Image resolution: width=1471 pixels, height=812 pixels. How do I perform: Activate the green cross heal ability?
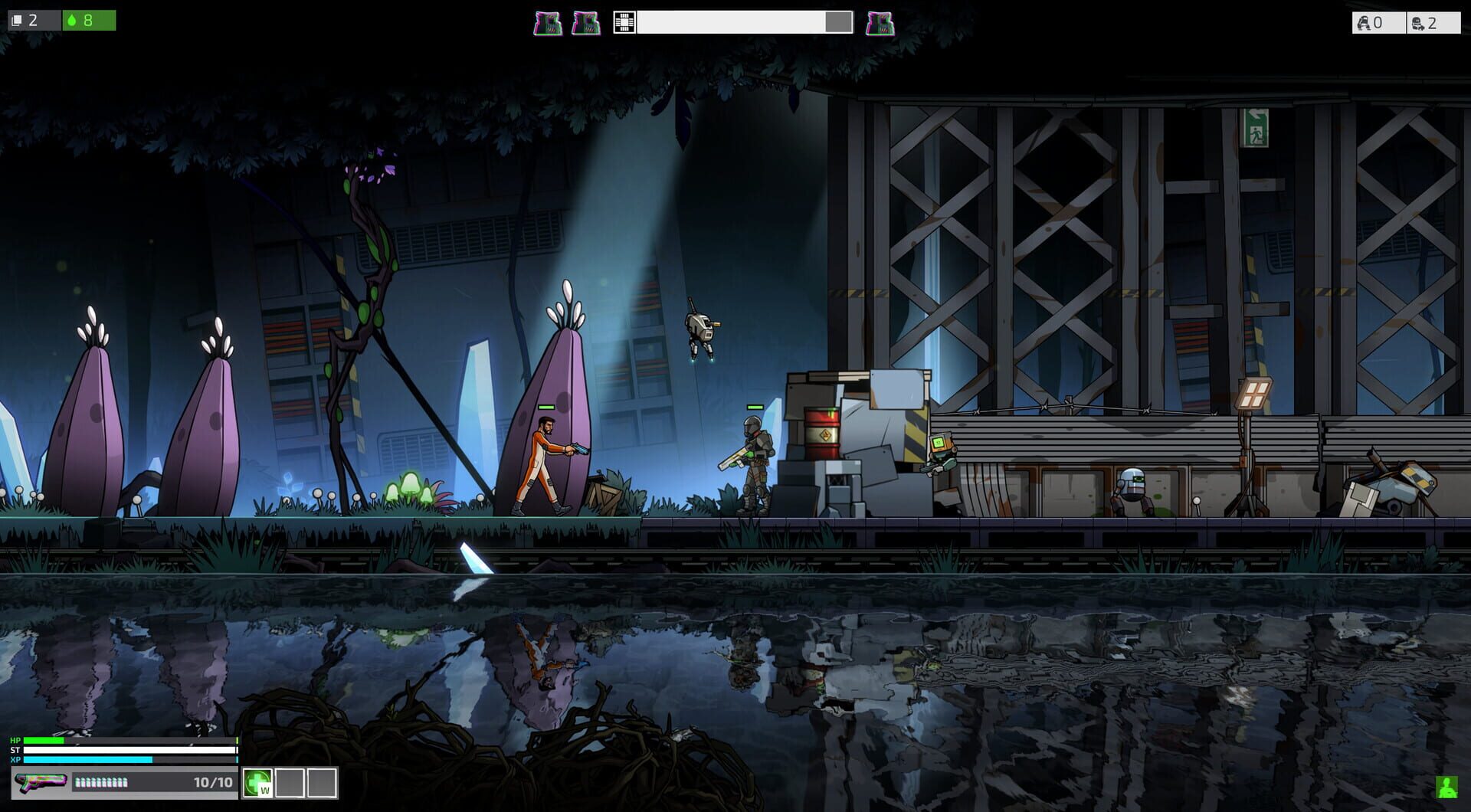point(257,783)
